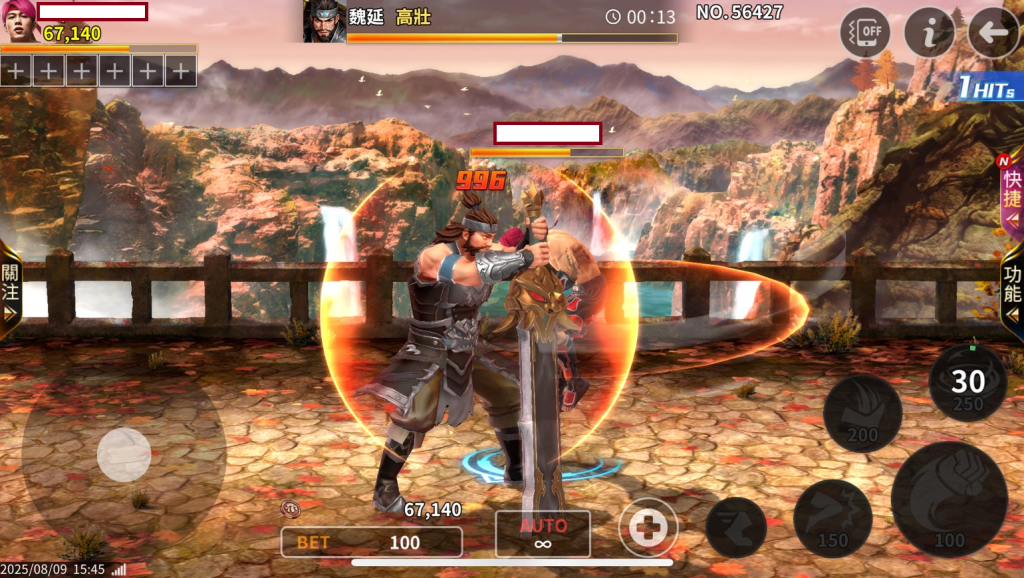Expand the 功能 function side tab
1024x578 pixels.
(x=1011, y=285)
